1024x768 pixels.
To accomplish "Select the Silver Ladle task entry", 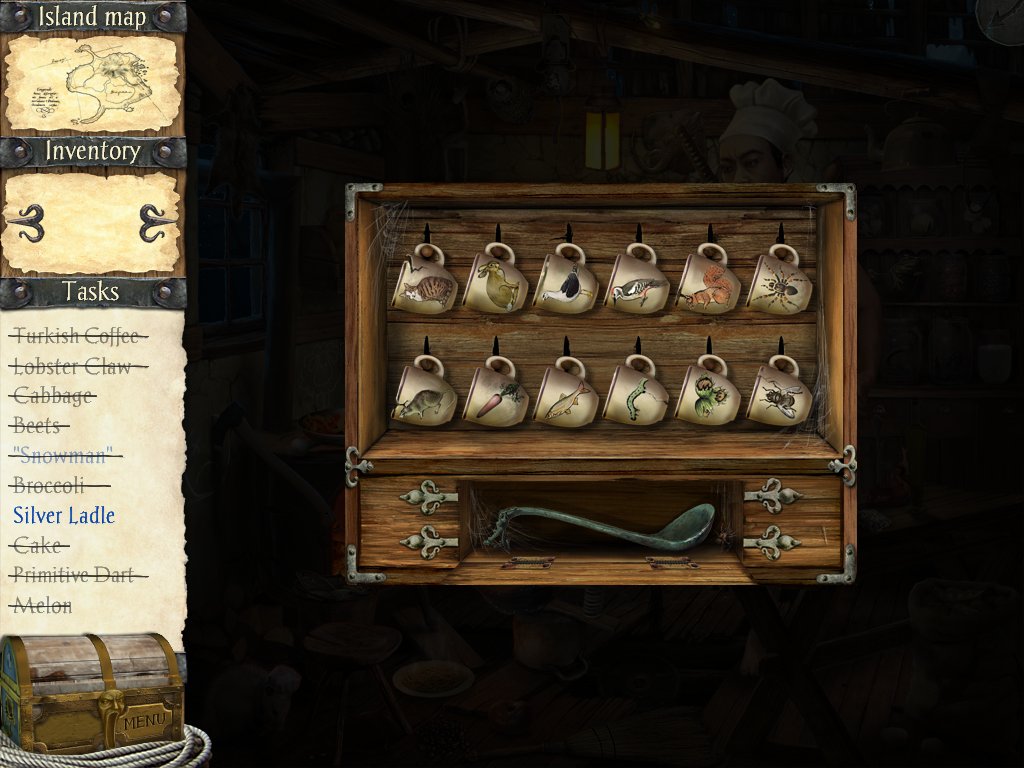I will point(64,516).
